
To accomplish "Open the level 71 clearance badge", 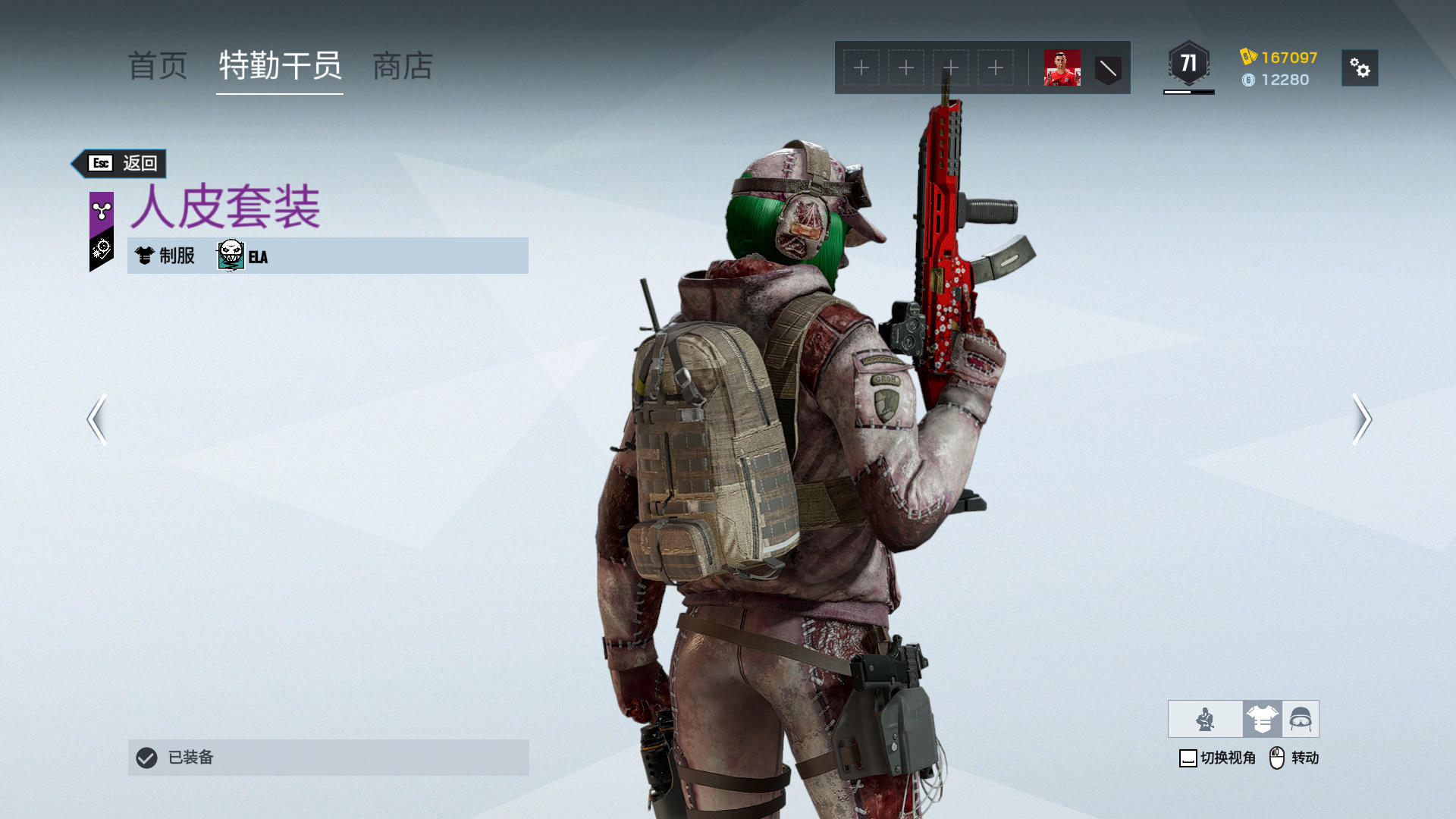I will 1188,64.
